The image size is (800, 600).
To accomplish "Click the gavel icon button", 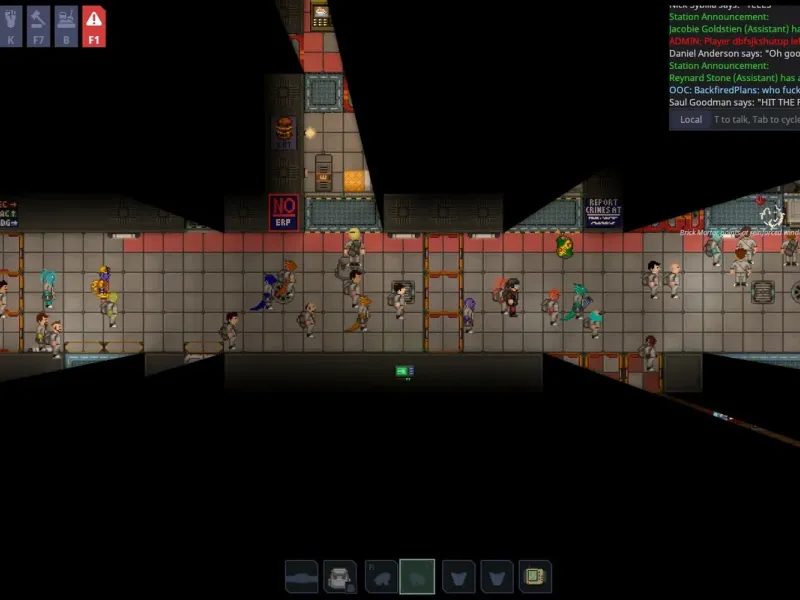I will pos(38,26).
